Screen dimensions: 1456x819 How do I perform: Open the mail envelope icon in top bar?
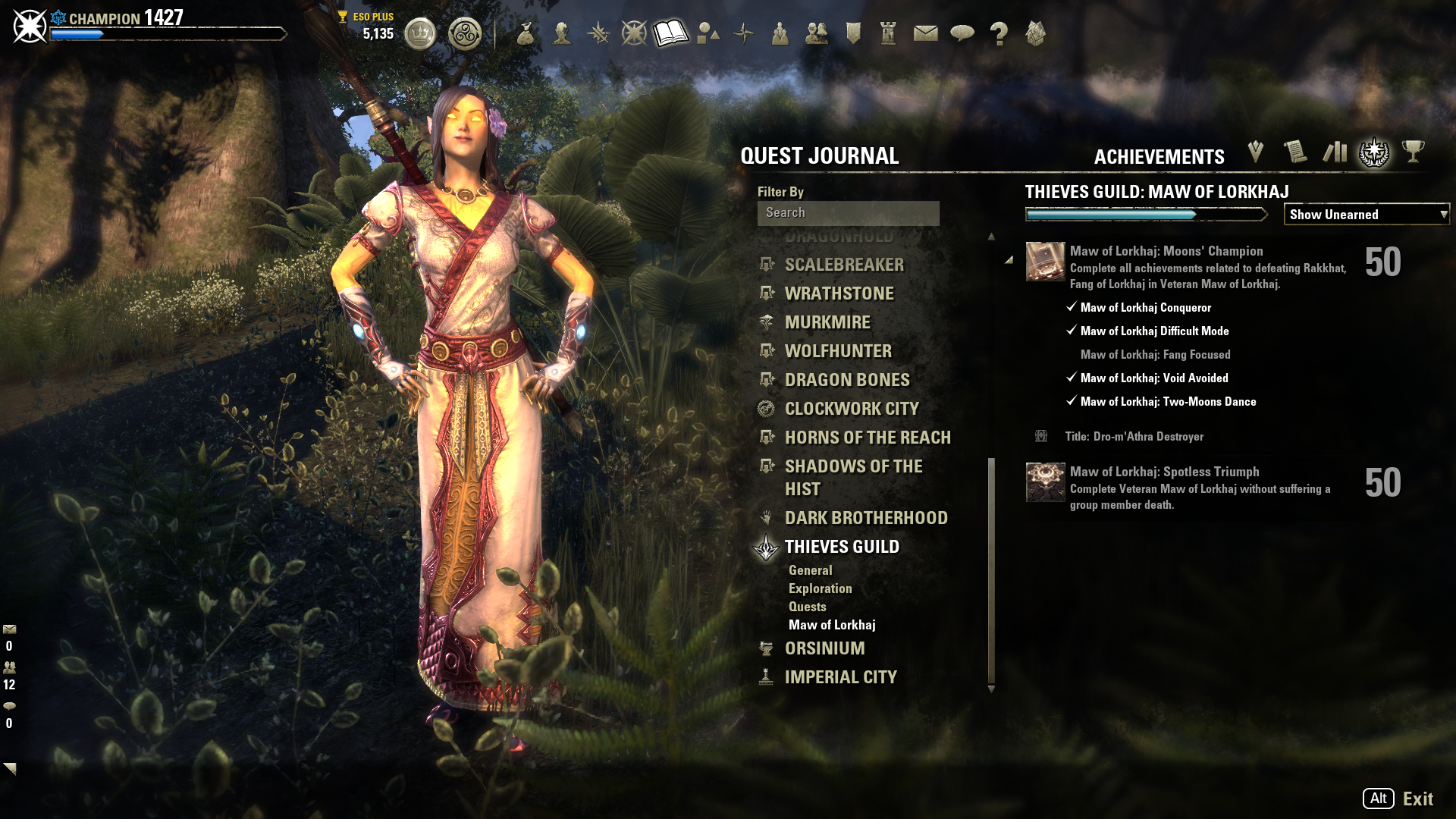tap(925, 33)
